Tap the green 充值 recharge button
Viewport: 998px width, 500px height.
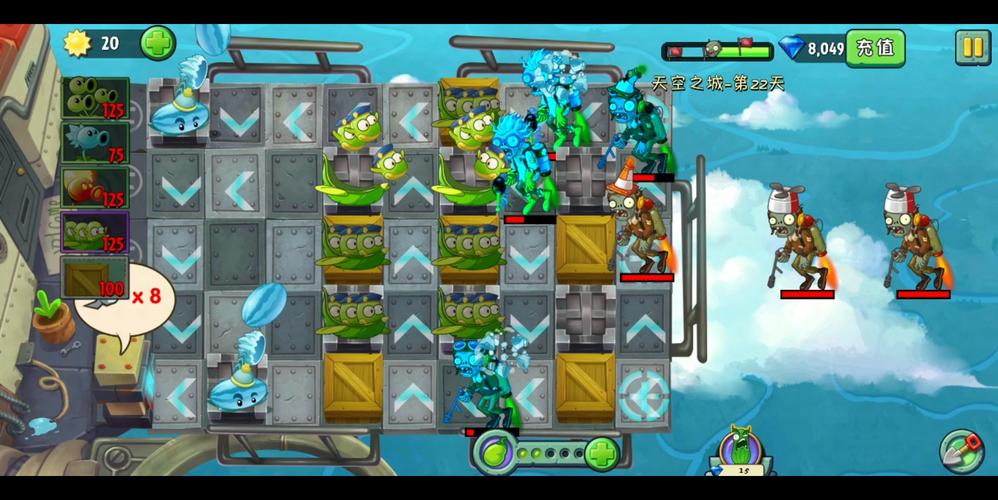(x=875, y=48)
